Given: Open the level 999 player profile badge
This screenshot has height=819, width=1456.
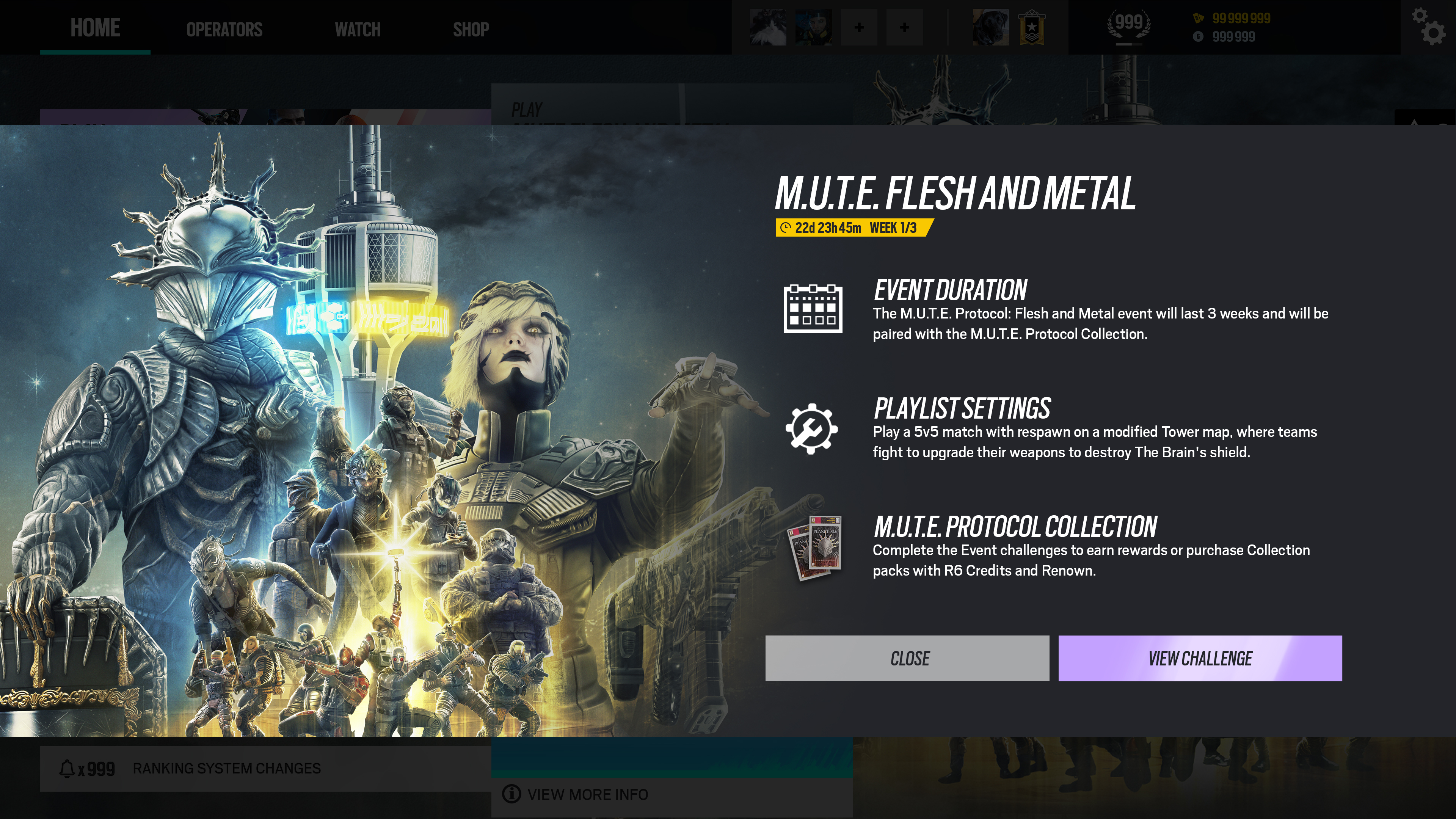Looking at the screenshot, I should coord(1128,25).
